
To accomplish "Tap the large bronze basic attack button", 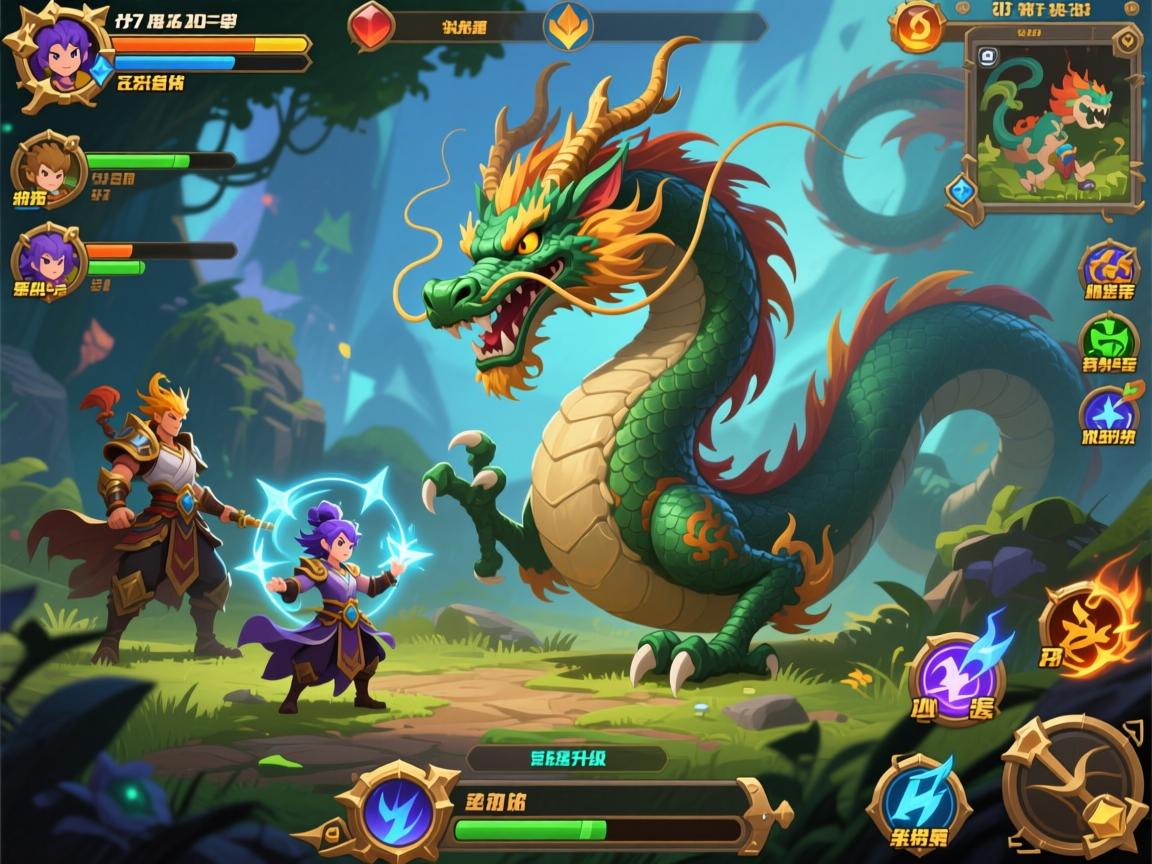I will 1076,785.
